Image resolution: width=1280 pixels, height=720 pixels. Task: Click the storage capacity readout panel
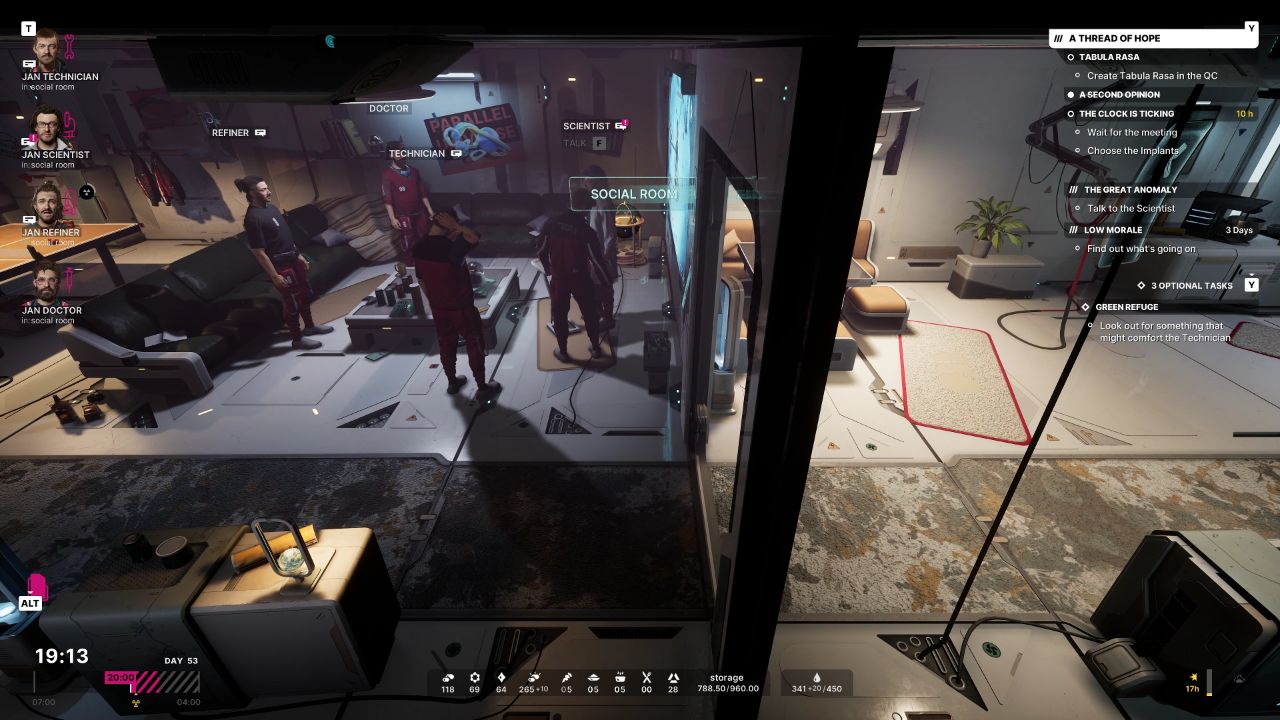click(x=727, y=683)
